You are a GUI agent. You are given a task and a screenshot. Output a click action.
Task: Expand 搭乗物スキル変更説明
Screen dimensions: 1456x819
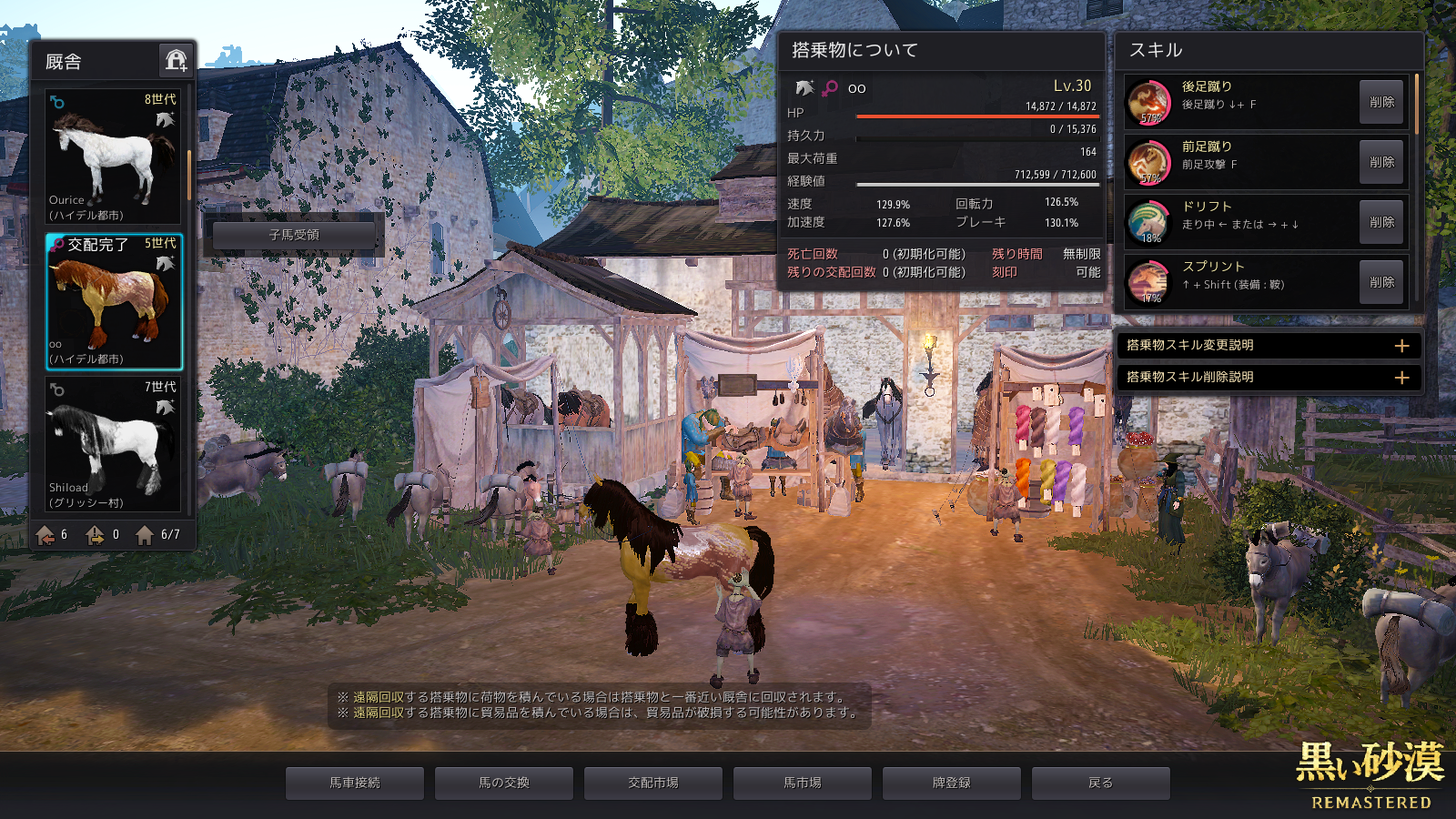point(1401,346)
